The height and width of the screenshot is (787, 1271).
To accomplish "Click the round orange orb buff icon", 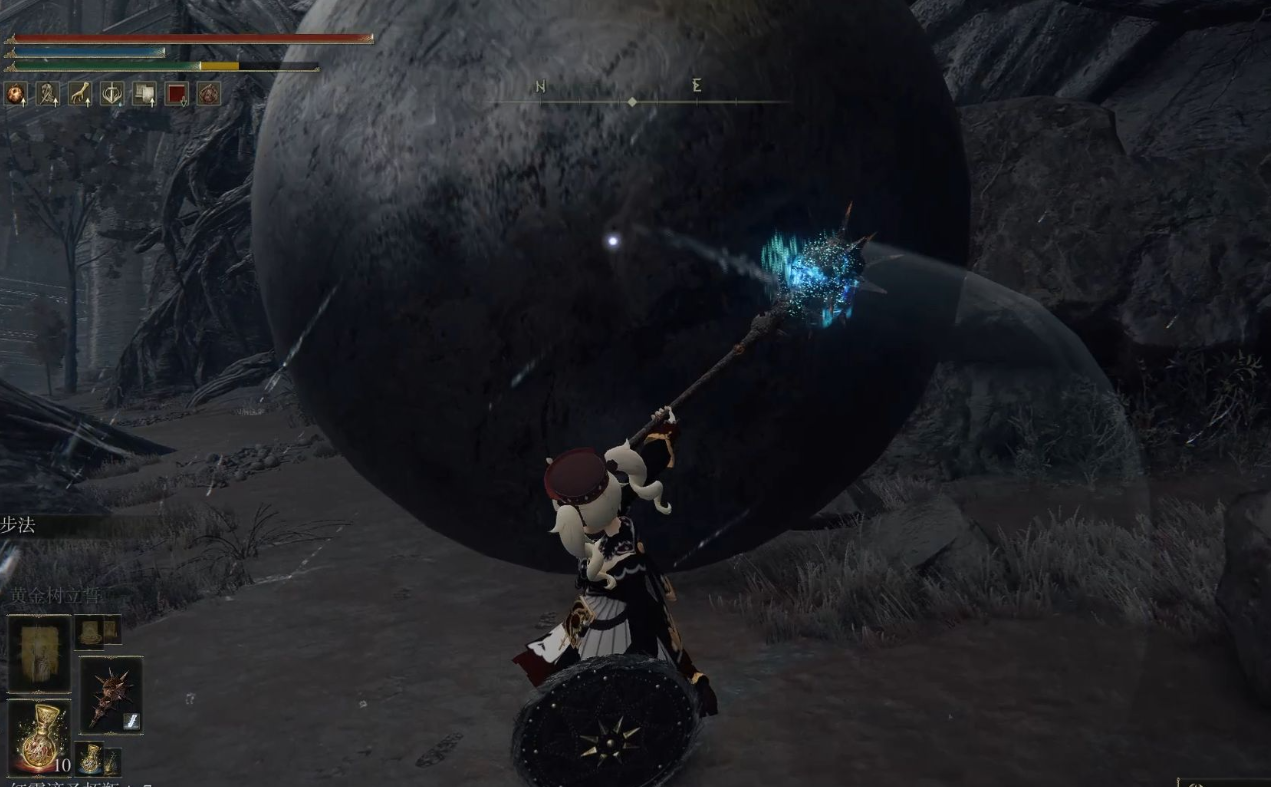I will (x=16, y=94).
